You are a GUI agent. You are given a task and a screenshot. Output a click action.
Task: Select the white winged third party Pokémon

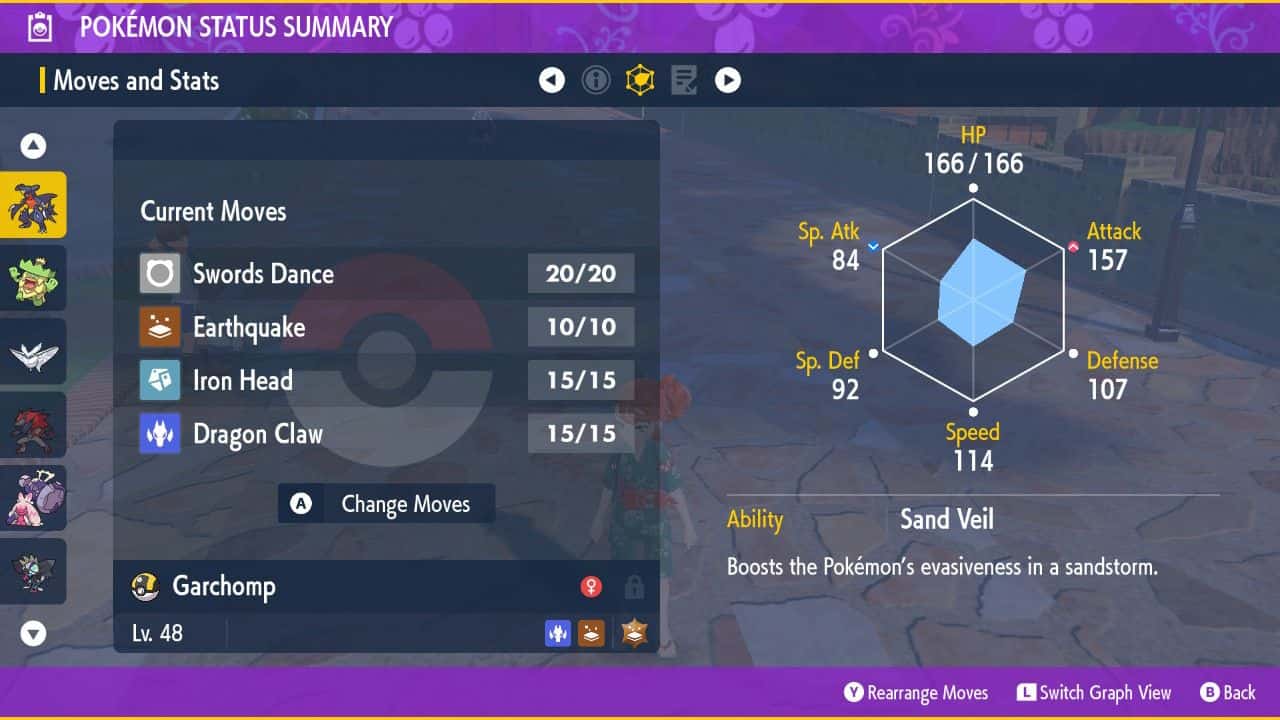pyautogui.click(x=33, y=352)
